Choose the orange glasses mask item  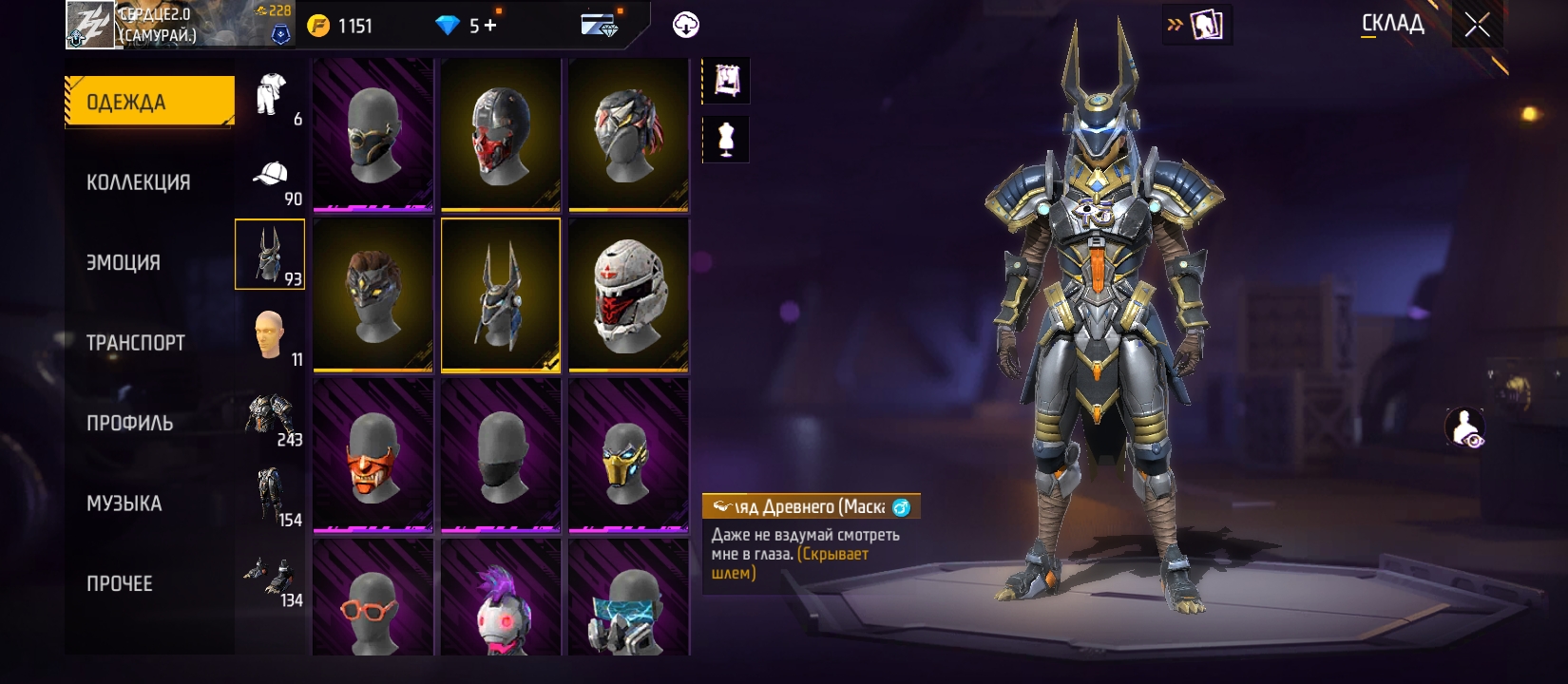[373, 600]
